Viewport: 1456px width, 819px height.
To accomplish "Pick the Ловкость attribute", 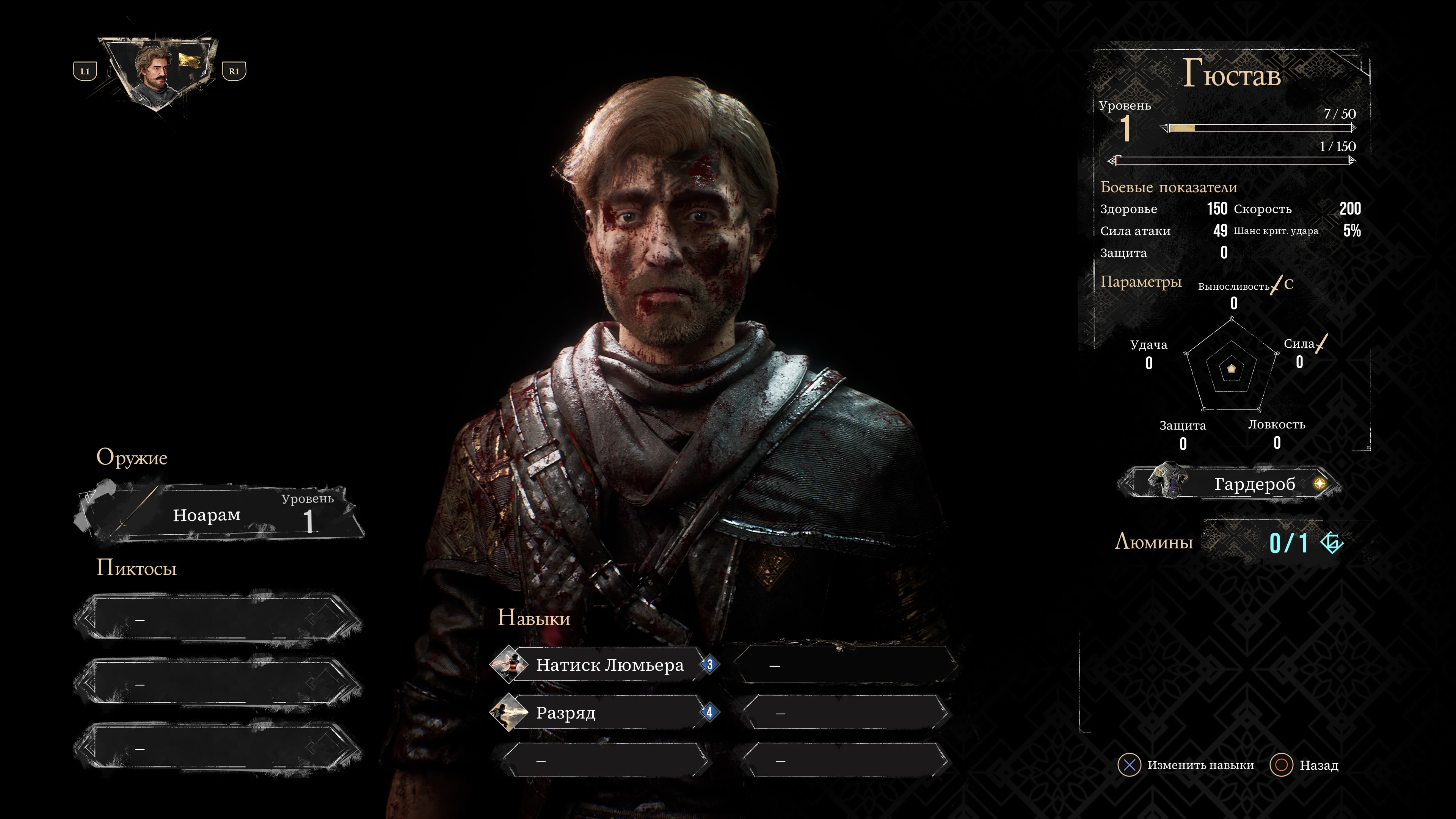I will click(1276, 433).
